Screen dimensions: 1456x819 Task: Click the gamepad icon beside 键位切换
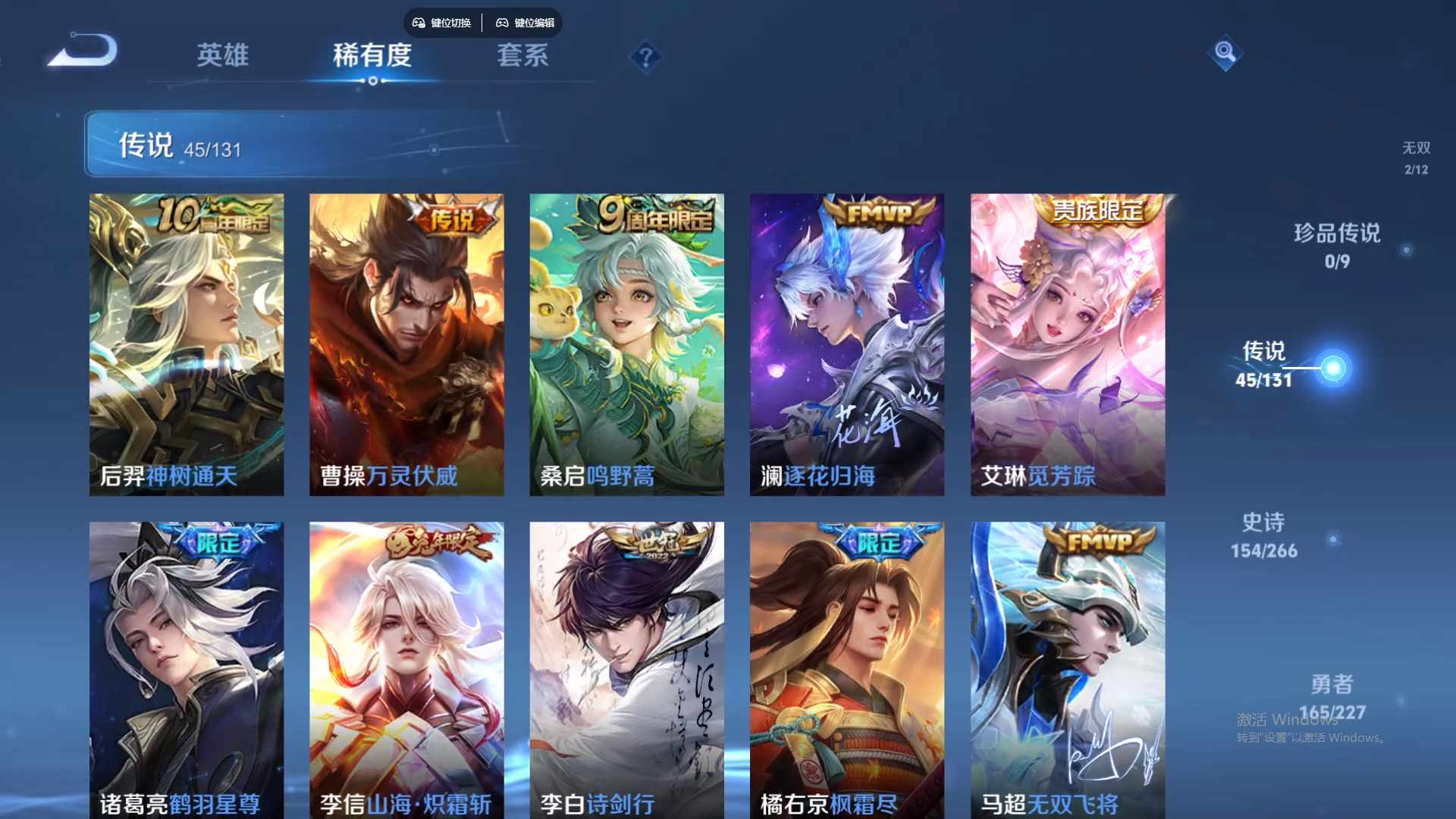tap(418, 23)
